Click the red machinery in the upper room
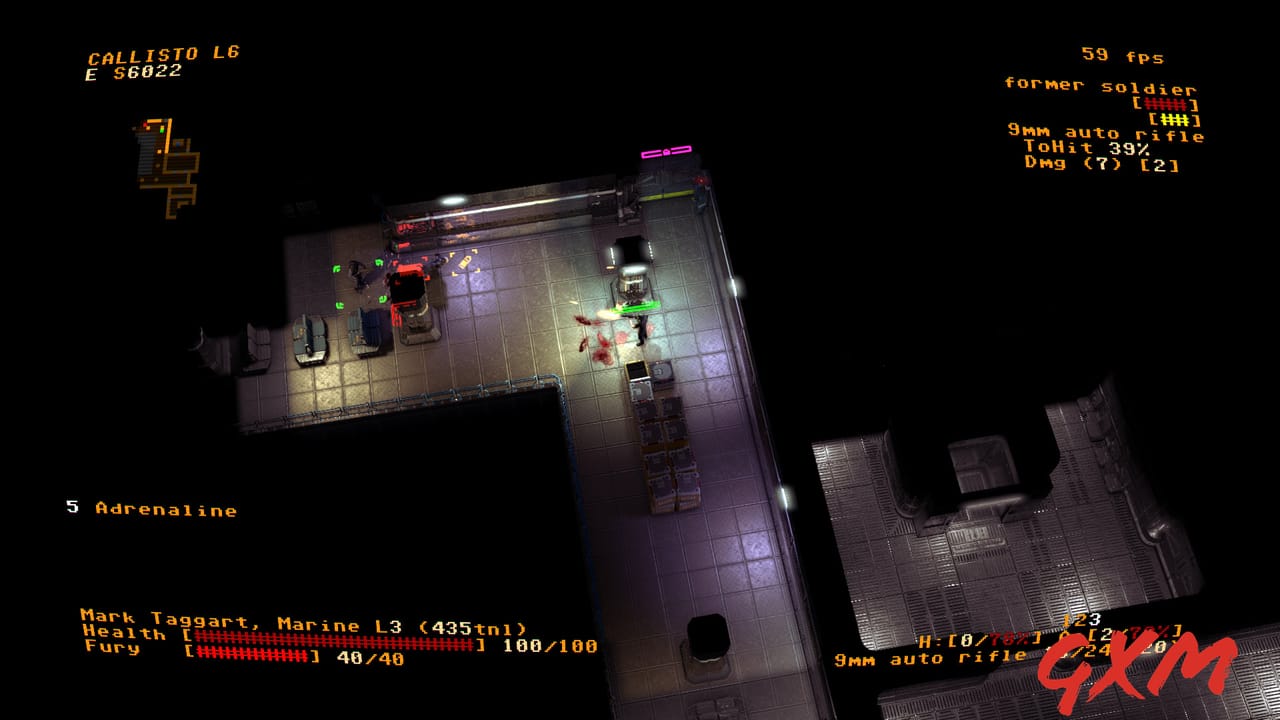This screenshot has height=720, width=1280. tap(410, 290)
